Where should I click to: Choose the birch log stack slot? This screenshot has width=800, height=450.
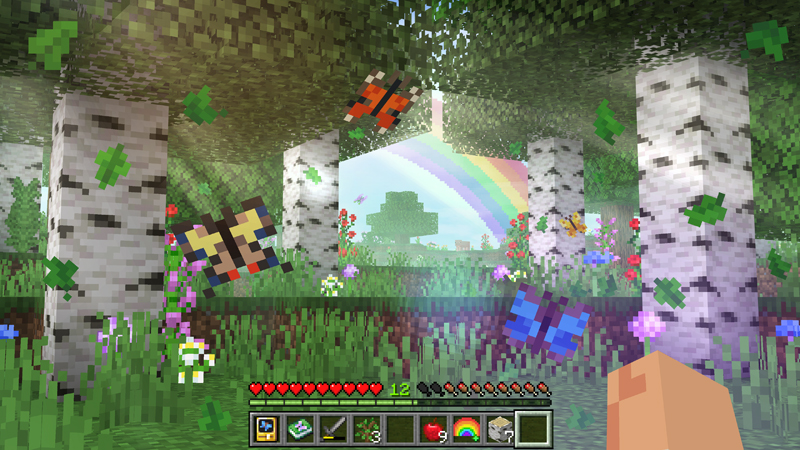tap(498, 429)
